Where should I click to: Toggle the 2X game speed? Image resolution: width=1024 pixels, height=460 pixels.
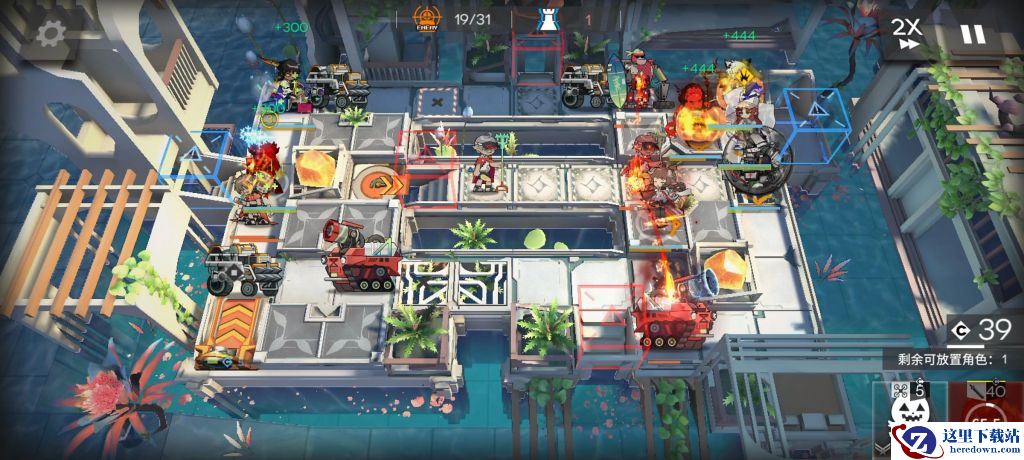tap(907, 33)
